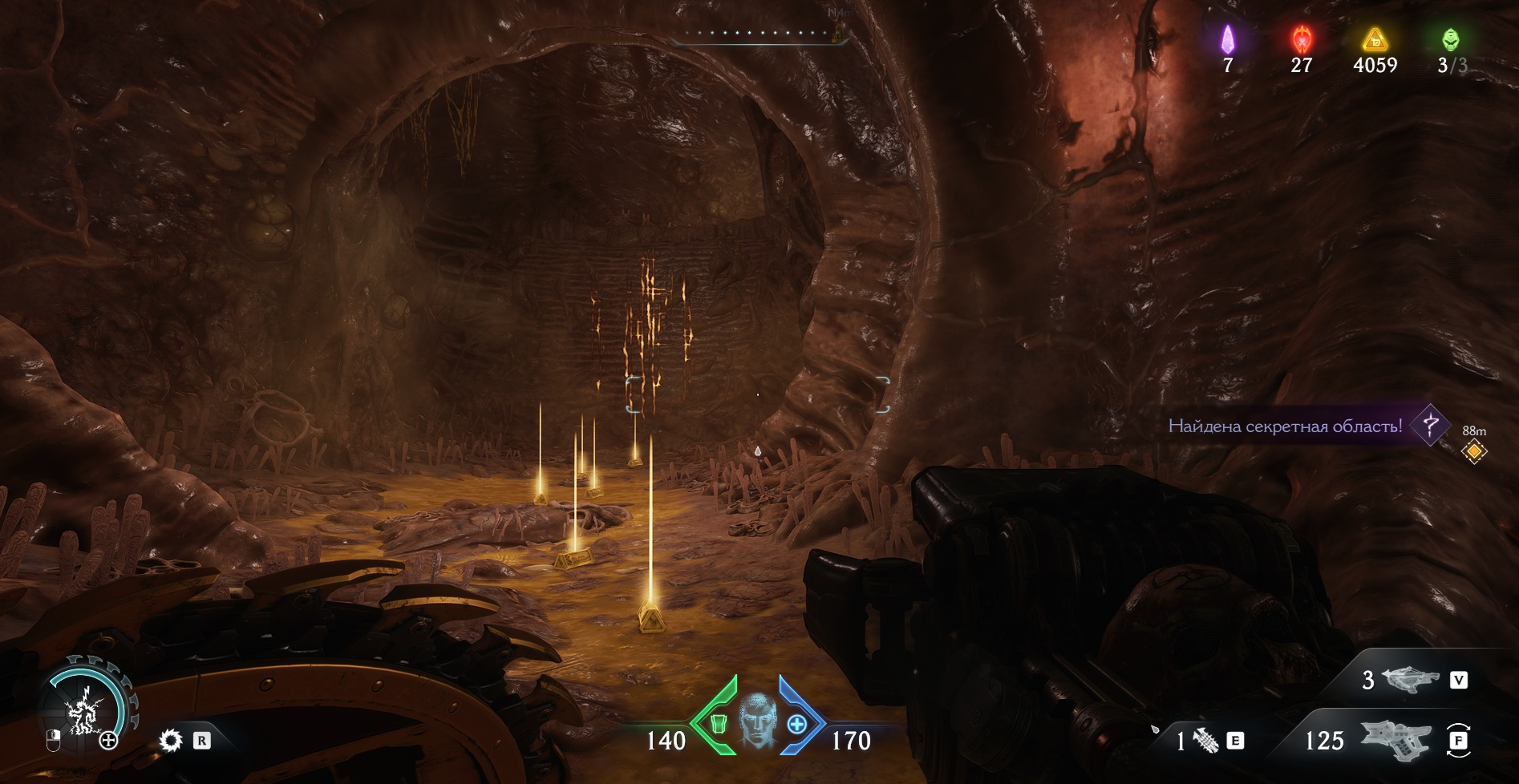Select the melee weapon icon

(x=1205, y=742)
